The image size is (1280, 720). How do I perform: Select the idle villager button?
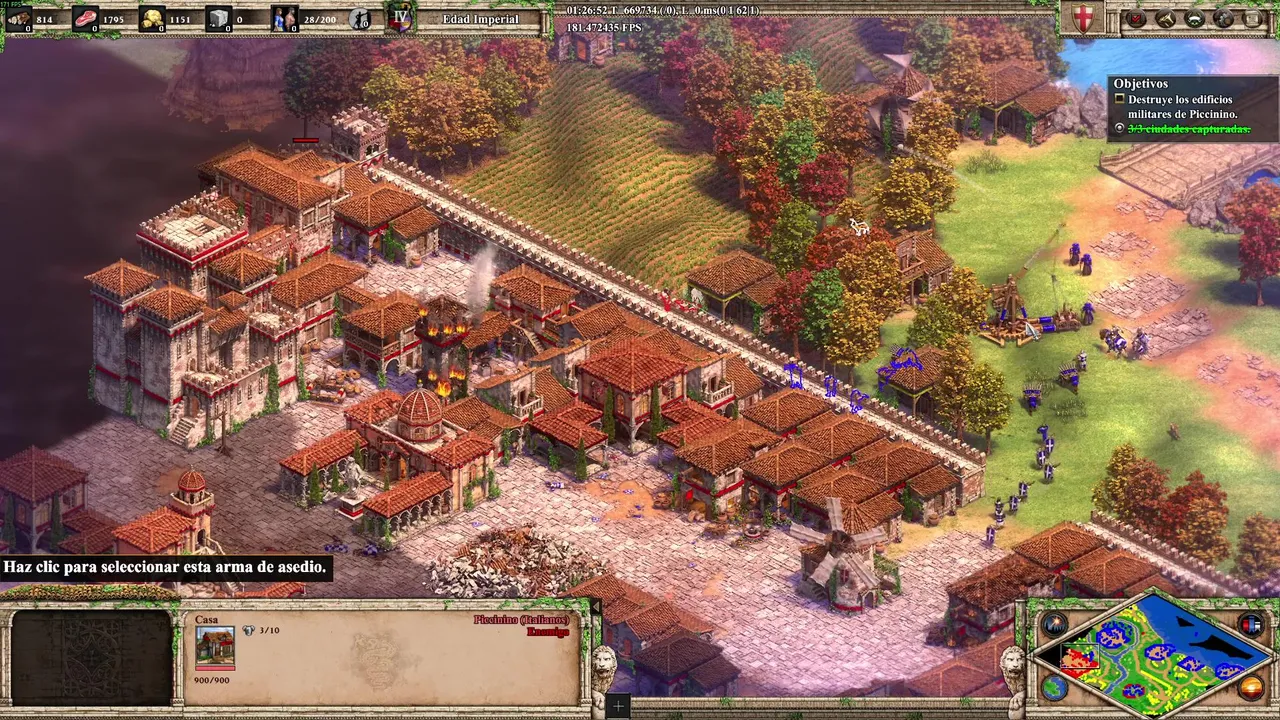(x=360, y=18)
